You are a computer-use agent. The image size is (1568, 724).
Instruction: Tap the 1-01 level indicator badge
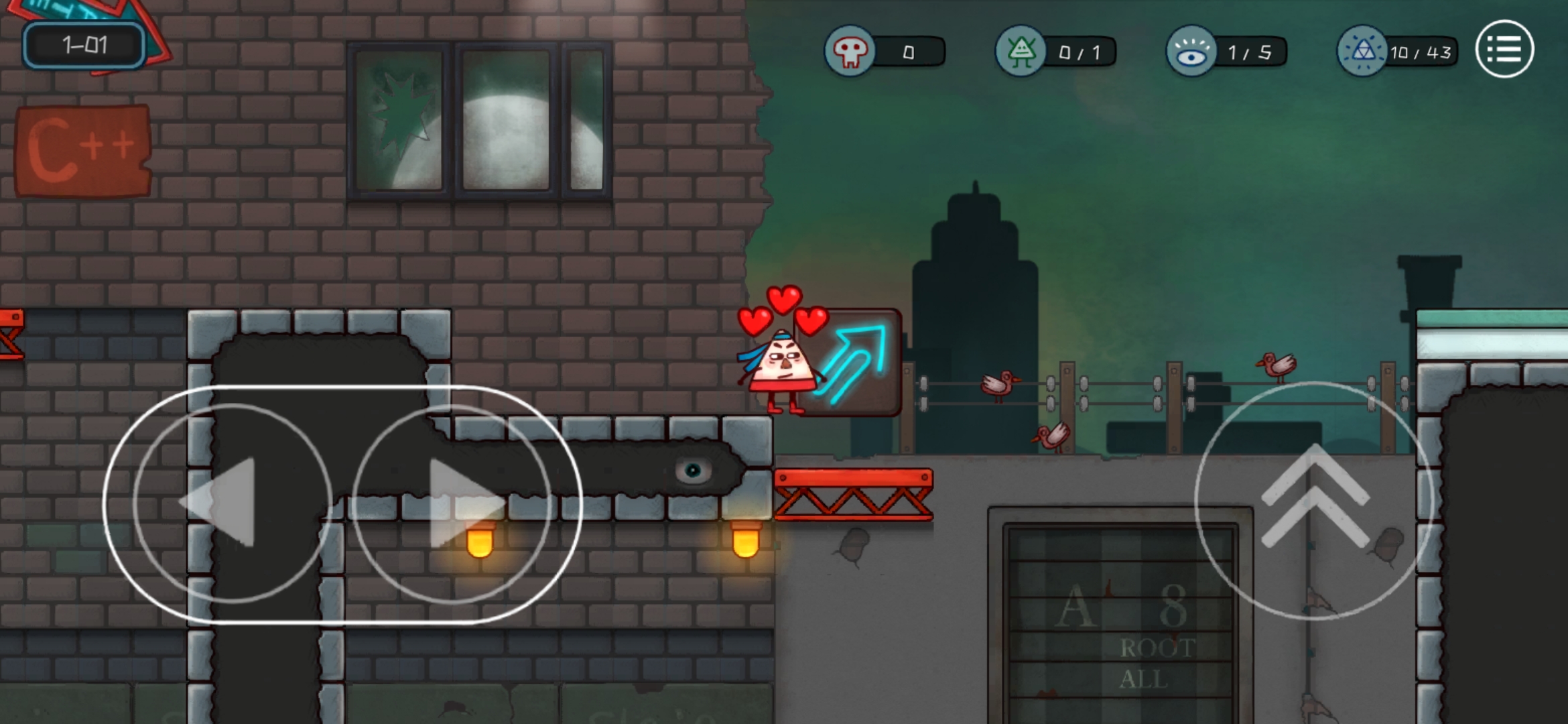[84, 46]
